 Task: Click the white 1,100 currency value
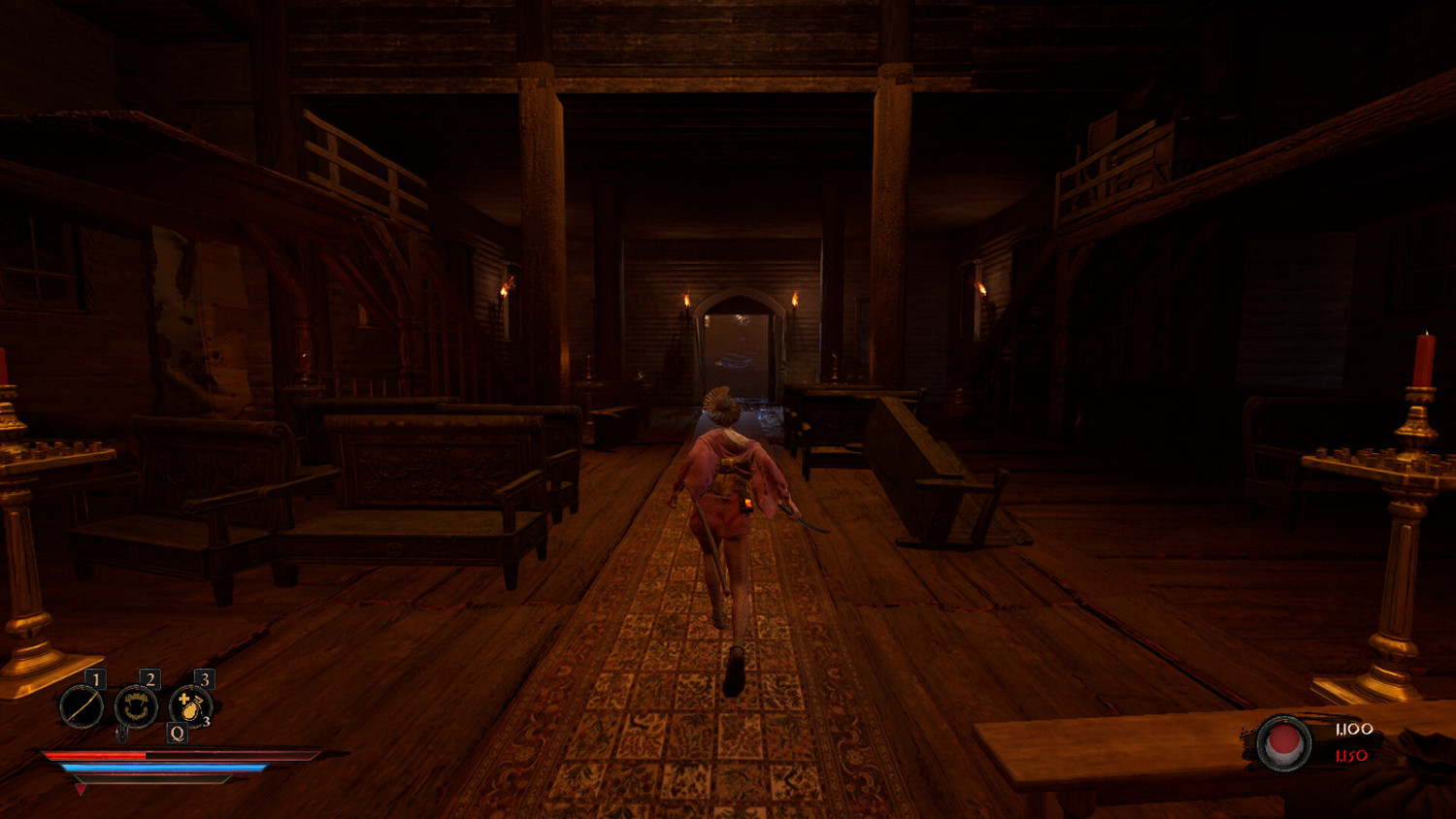(x=1354, y=730)
